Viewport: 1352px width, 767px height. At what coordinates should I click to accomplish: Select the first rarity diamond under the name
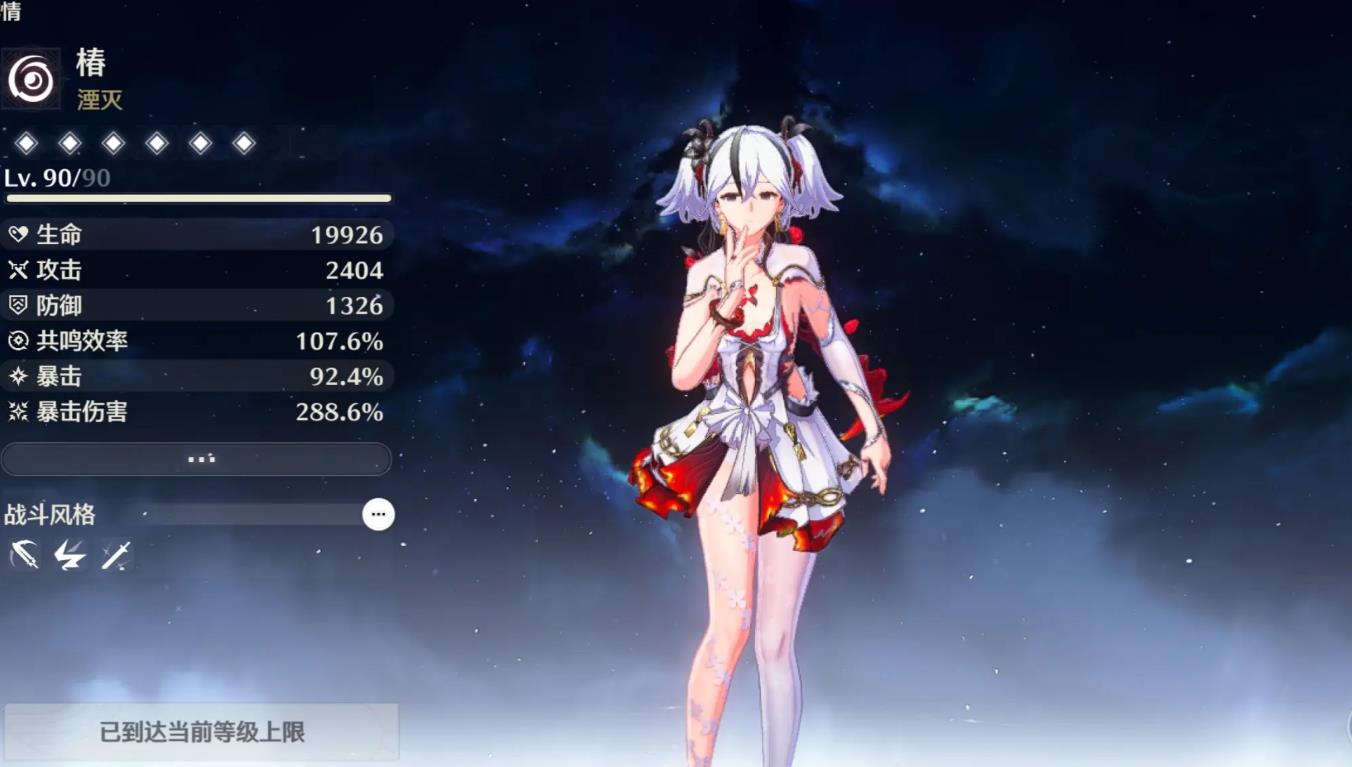[26, 142]
